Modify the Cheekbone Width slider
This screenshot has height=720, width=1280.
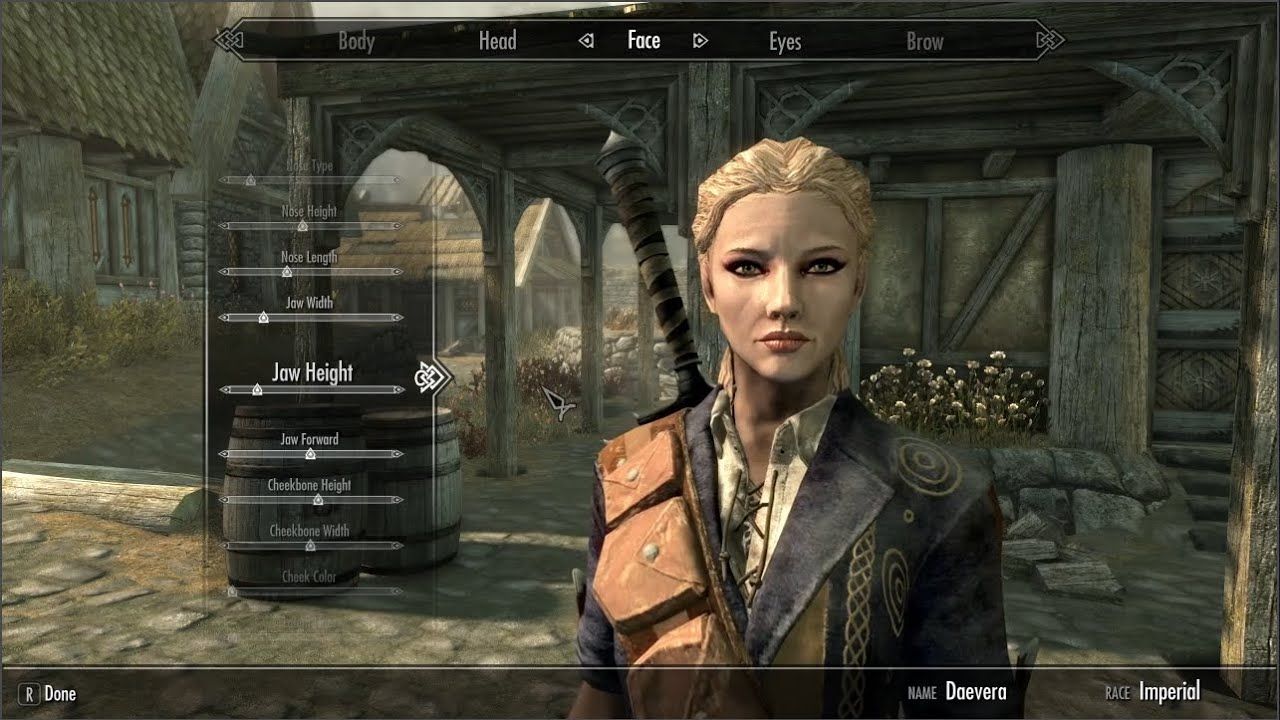tap(310, 545)
